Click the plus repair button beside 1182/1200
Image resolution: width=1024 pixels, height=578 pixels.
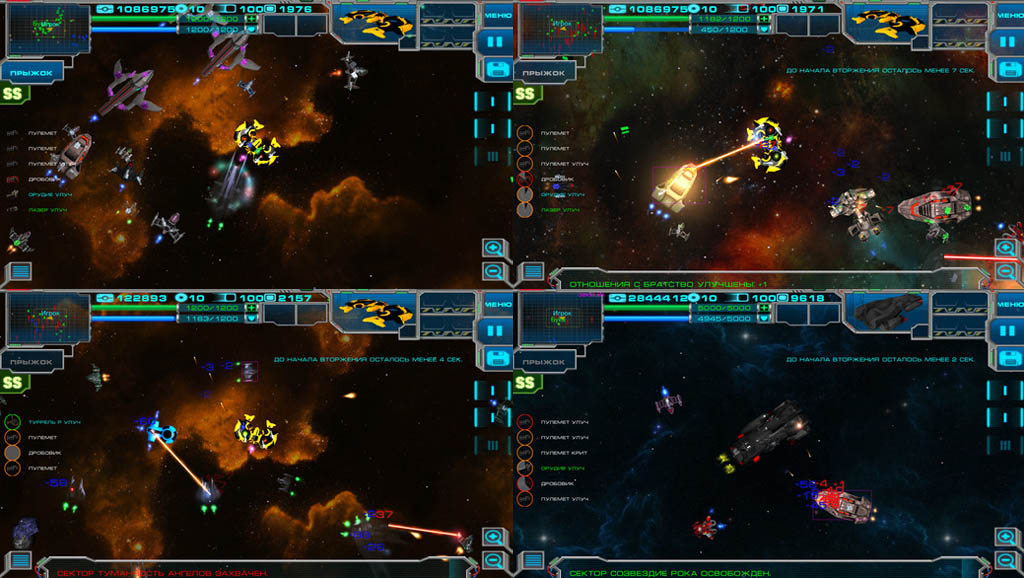coord(763,18)
